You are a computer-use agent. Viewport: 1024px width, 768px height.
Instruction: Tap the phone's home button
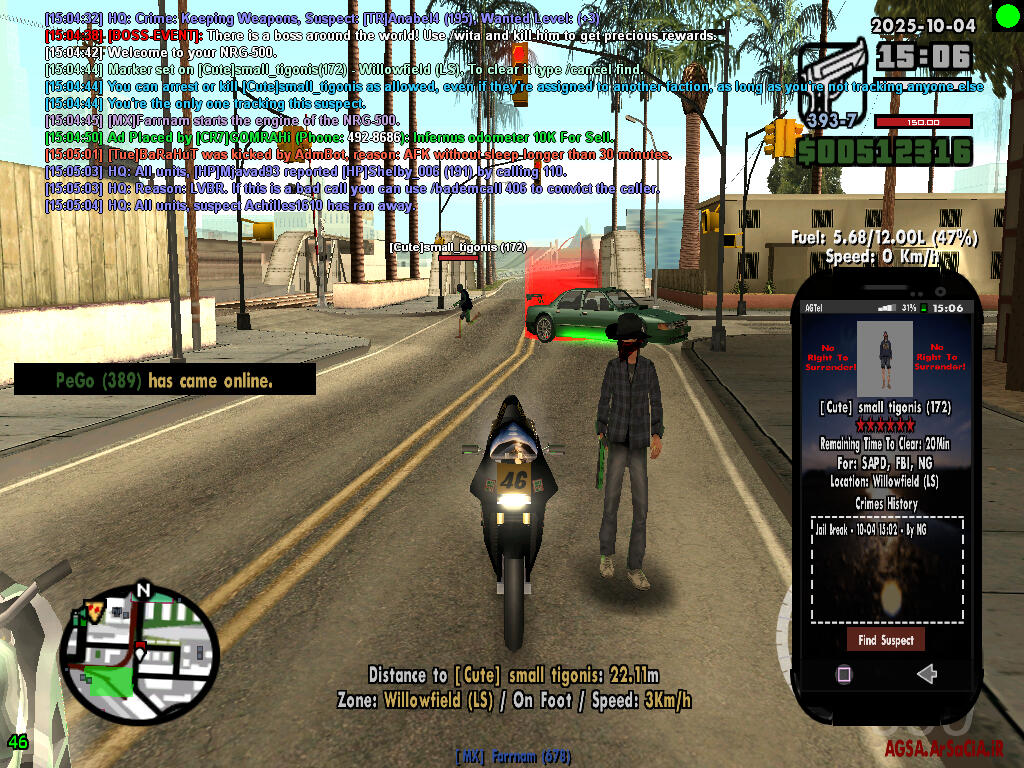click(843, 674)
